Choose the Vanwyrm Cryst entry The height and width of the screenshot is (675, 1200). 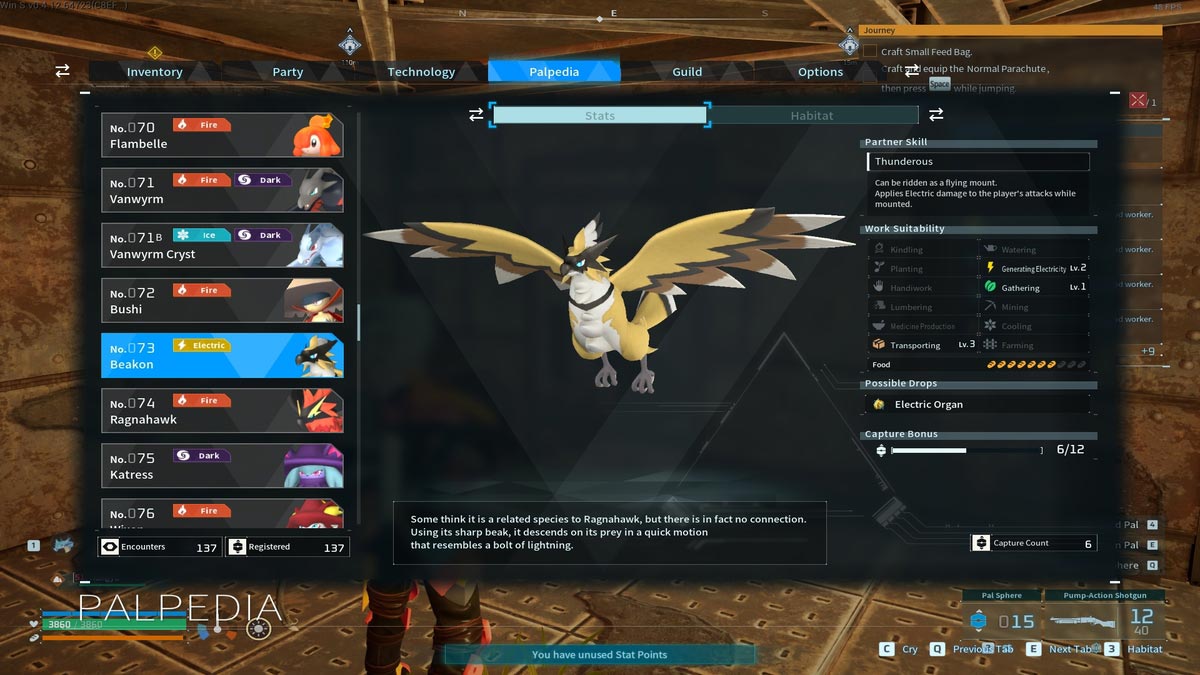point(222,245)
